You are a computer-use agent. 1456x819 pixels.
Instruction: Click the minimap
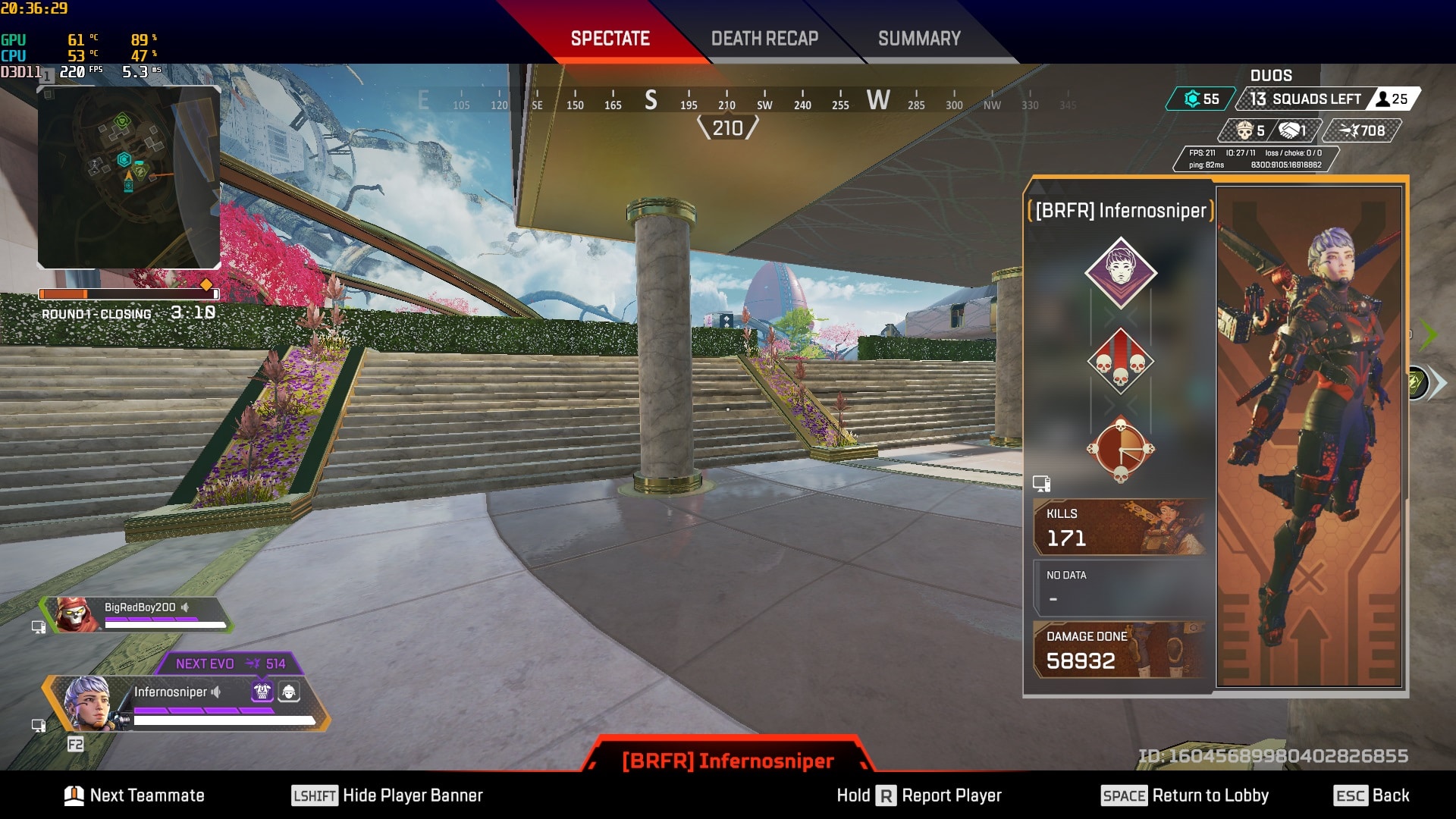[x=129, y=177]
